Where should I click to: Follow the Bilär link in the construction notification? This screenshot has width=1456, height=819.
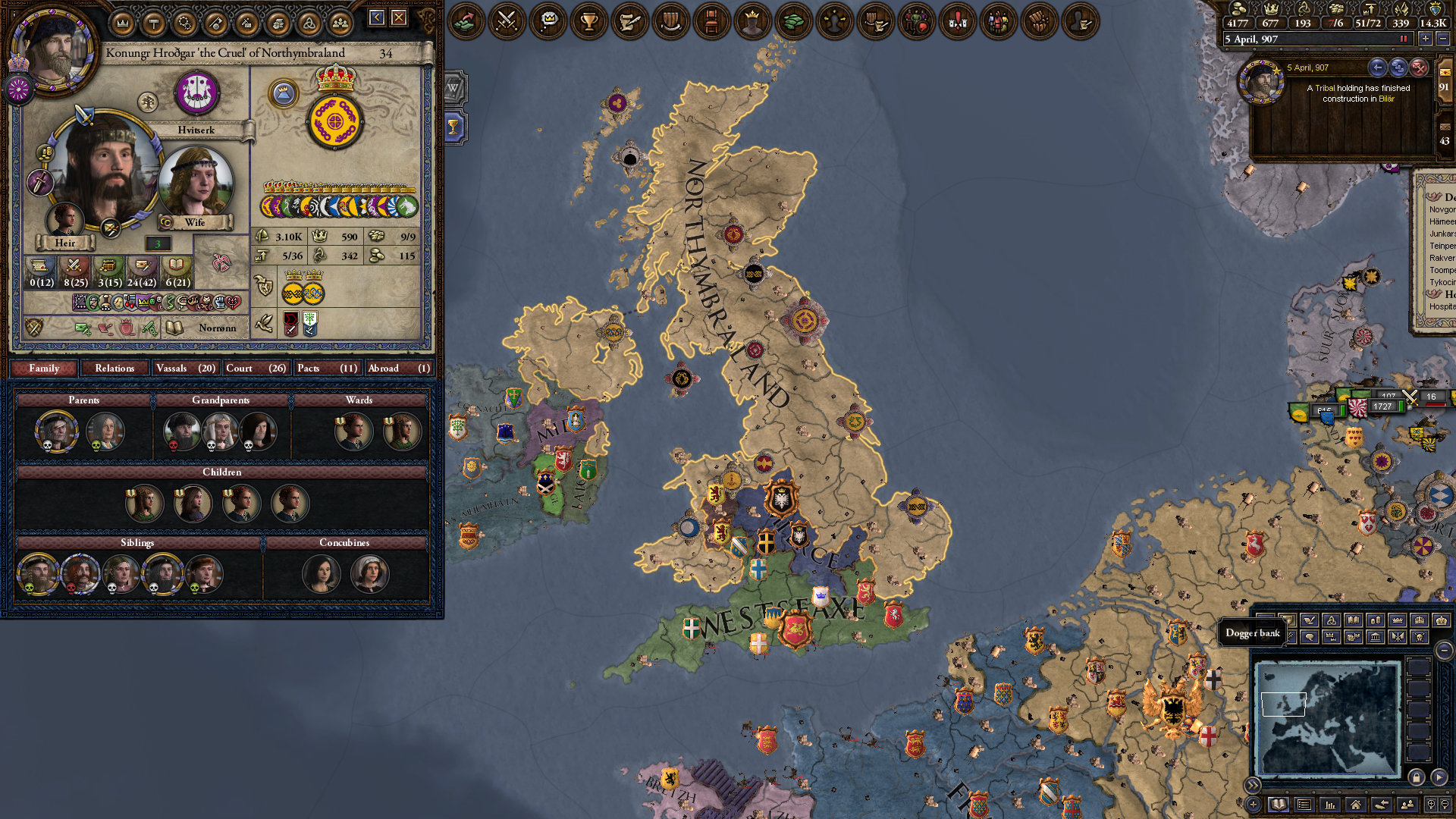click(x=1385, y=99)
